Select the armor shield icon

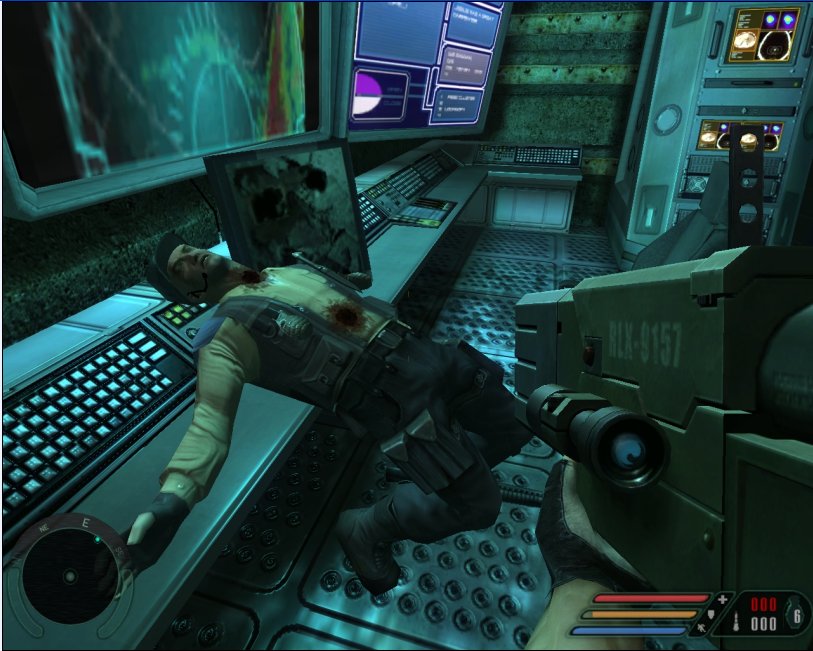click(x=711, y=613)
